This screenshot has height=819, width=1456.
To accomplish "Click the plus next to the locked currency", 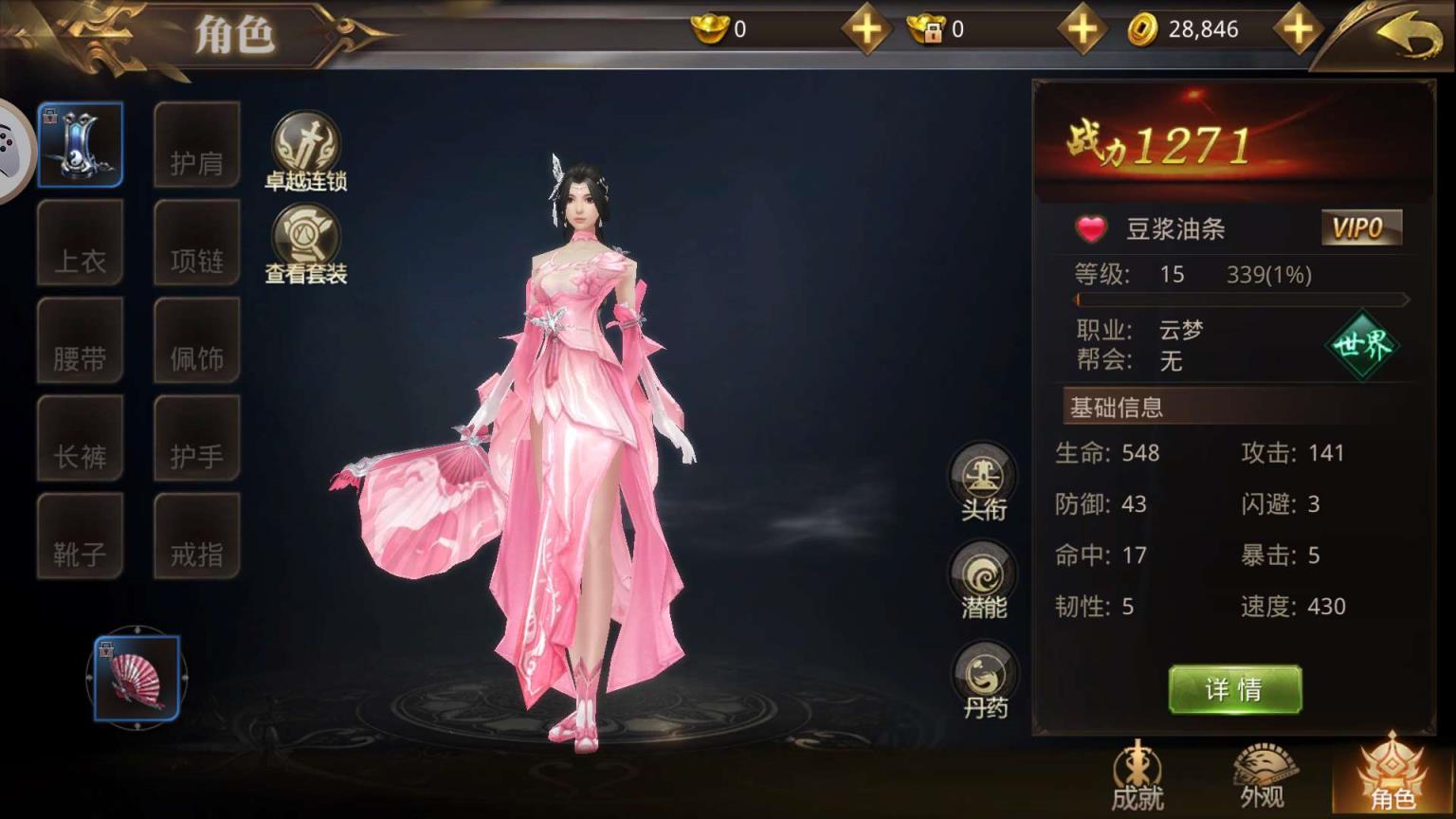I will pos(1082,28).
